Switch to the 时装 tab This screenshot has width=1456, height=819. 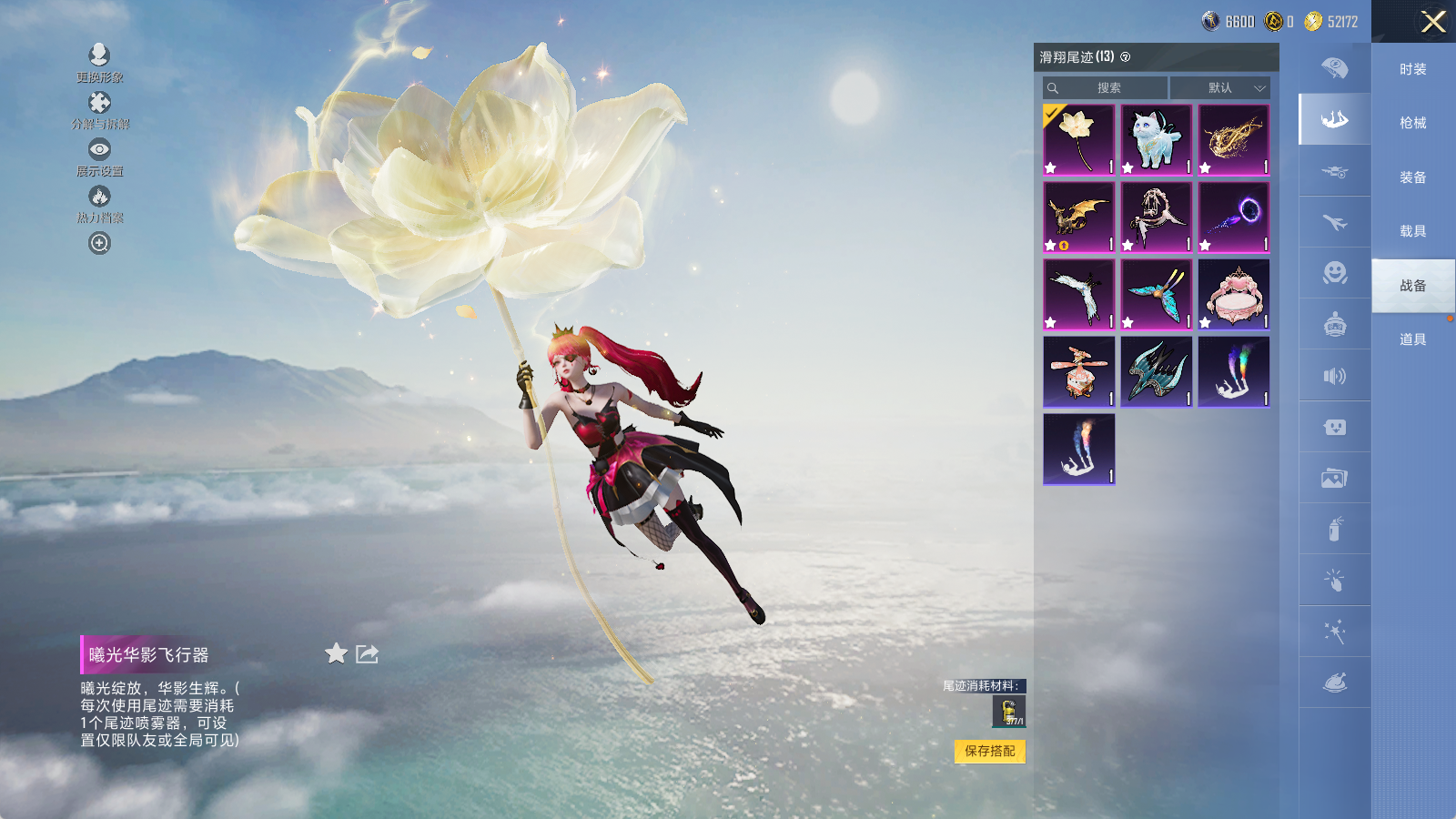(x=1412, y=69)
